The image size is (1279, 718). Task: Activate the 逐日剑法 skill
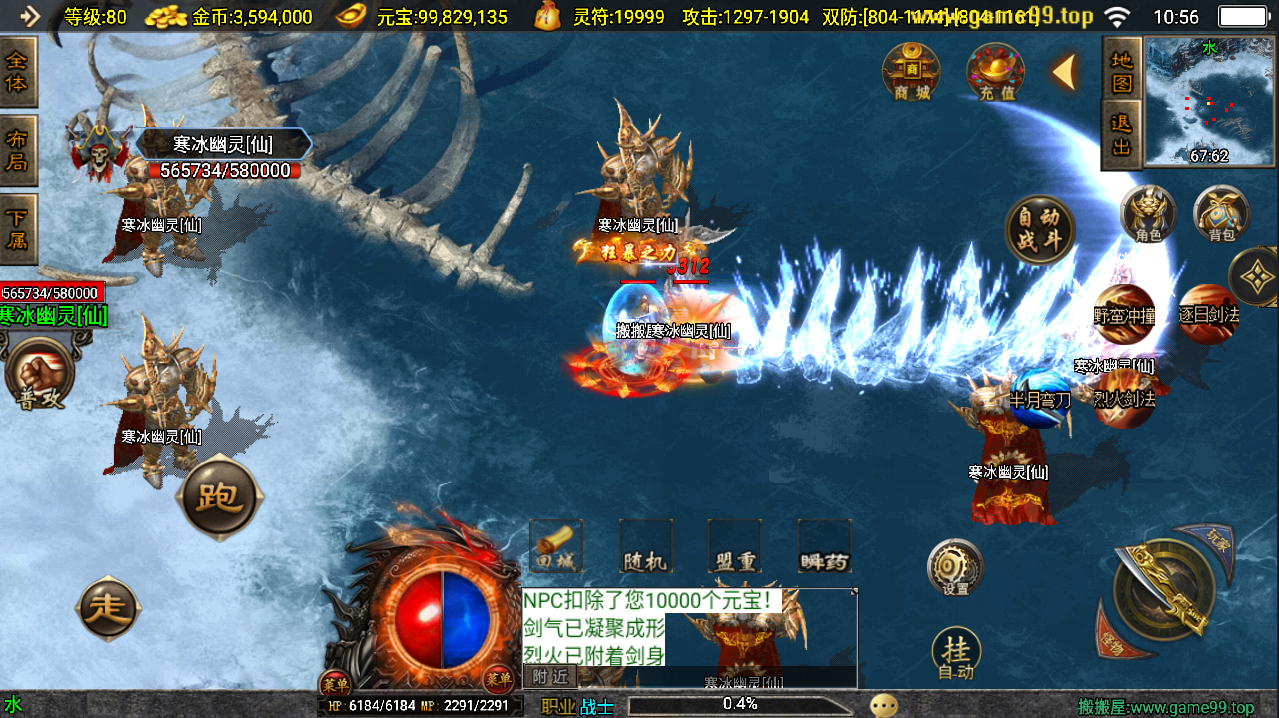tap(1208, 314)
